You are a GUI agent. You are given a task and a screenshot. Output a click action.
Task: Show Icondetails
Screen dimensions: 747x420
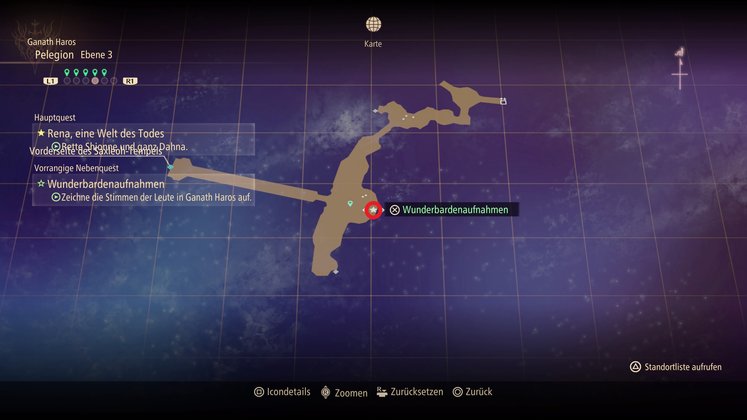tap(282, 392)
